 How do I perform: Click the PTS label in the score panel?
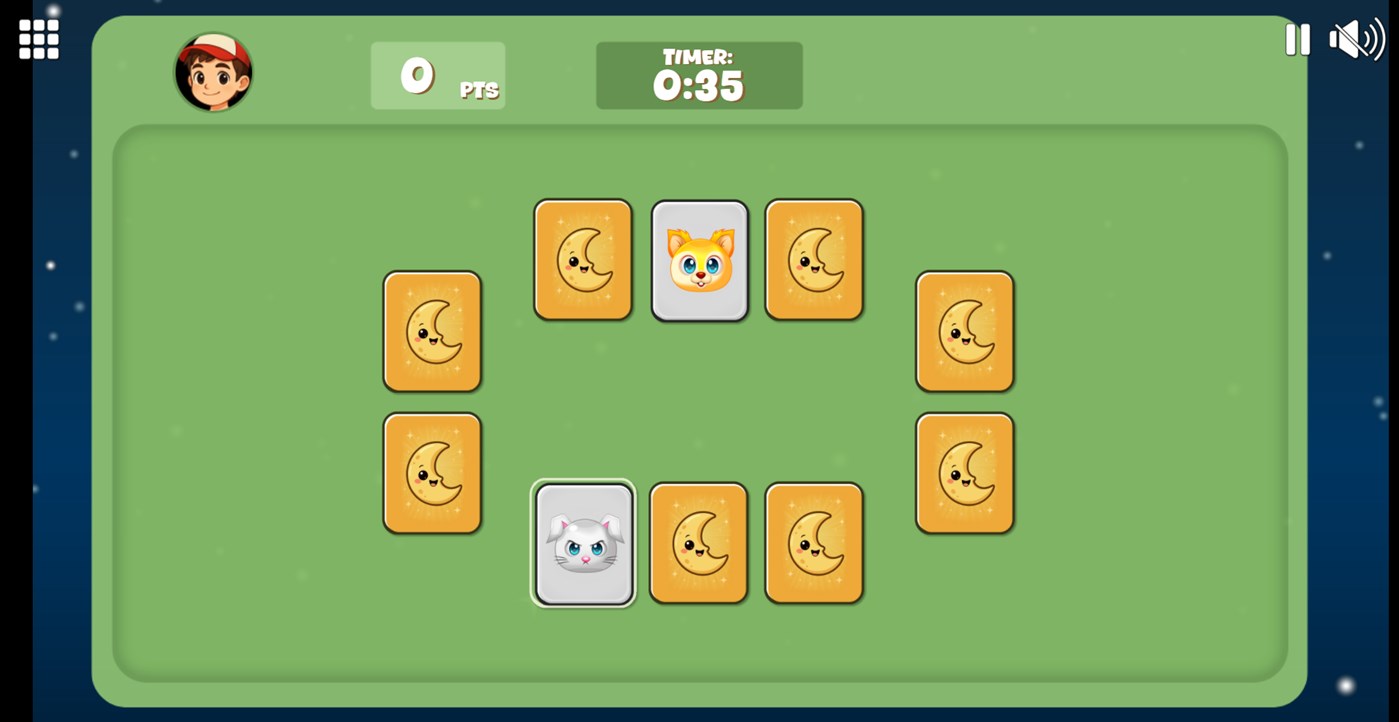click(x=480, y=89)
